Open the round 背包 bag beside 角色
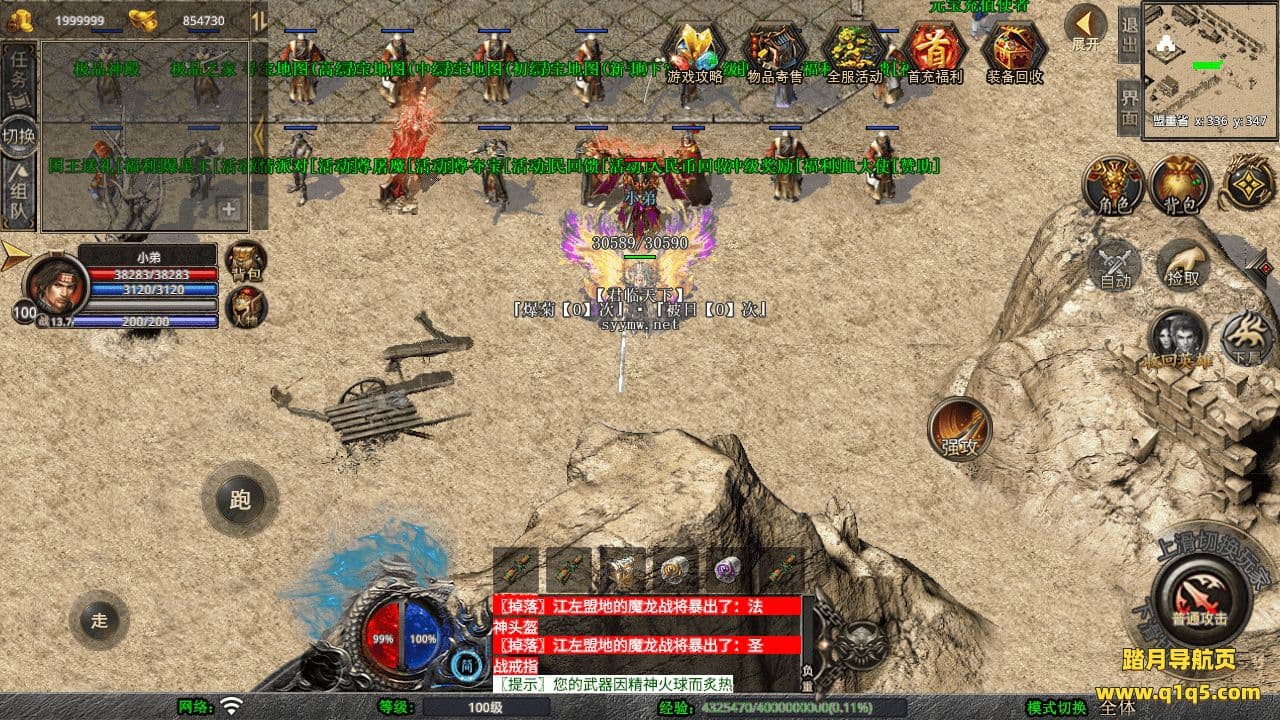 (x=1180, y=186)
